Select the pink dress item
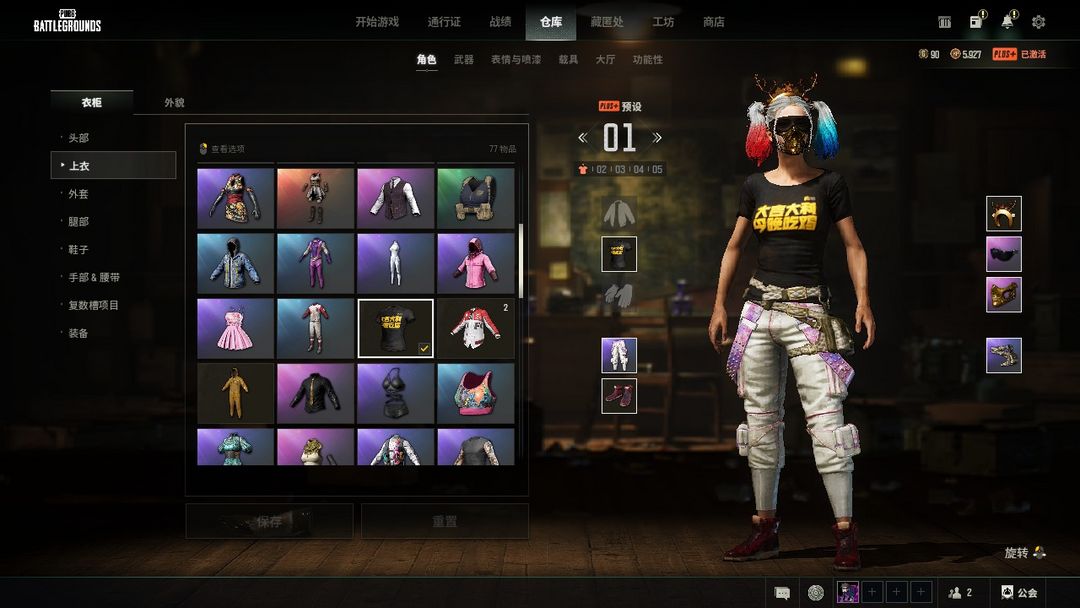Screen dimensions: 1080x608 (236, 328)
